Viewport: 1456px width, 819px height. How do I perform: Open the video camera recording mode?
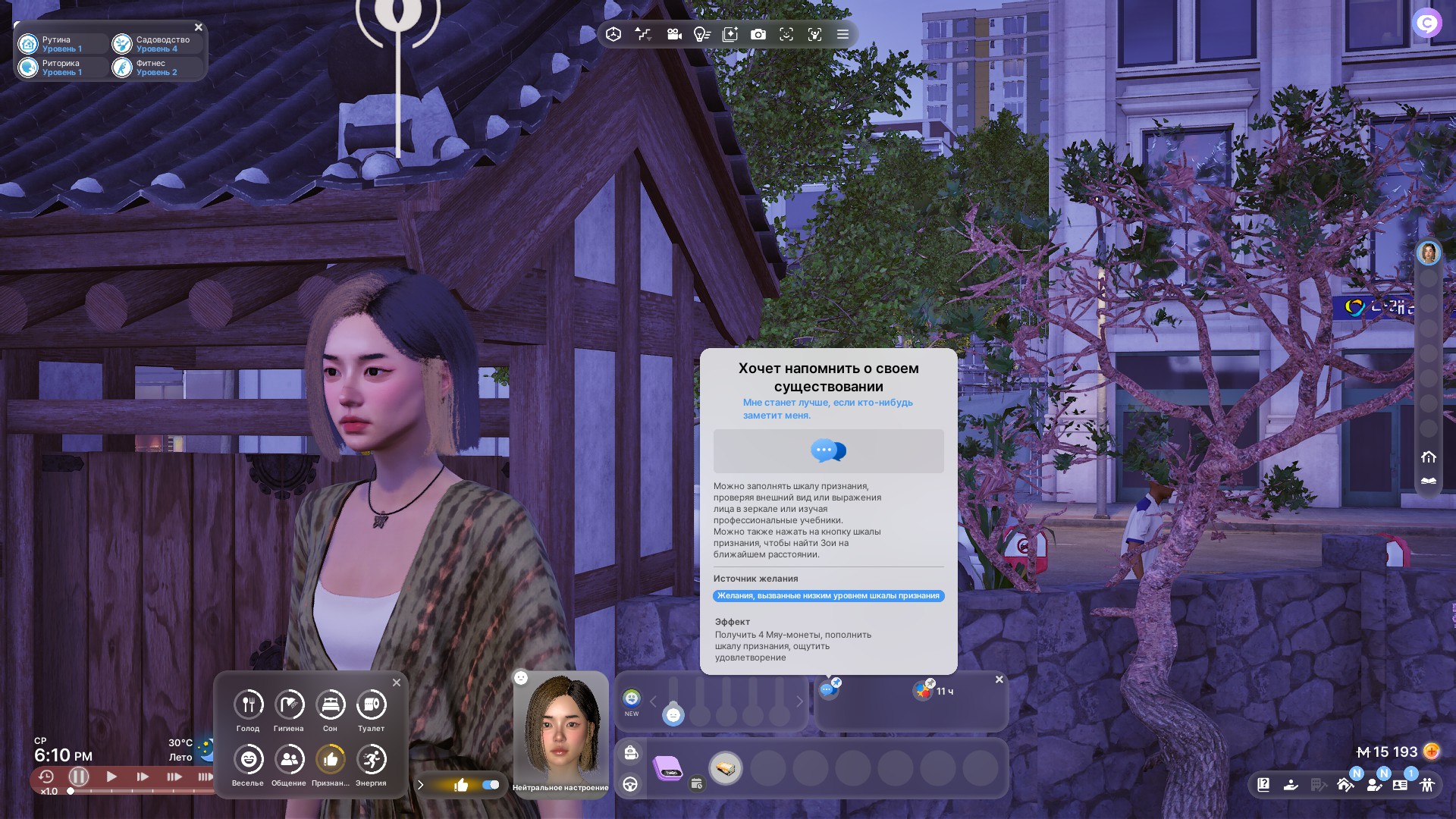click(x=674, y=34)
